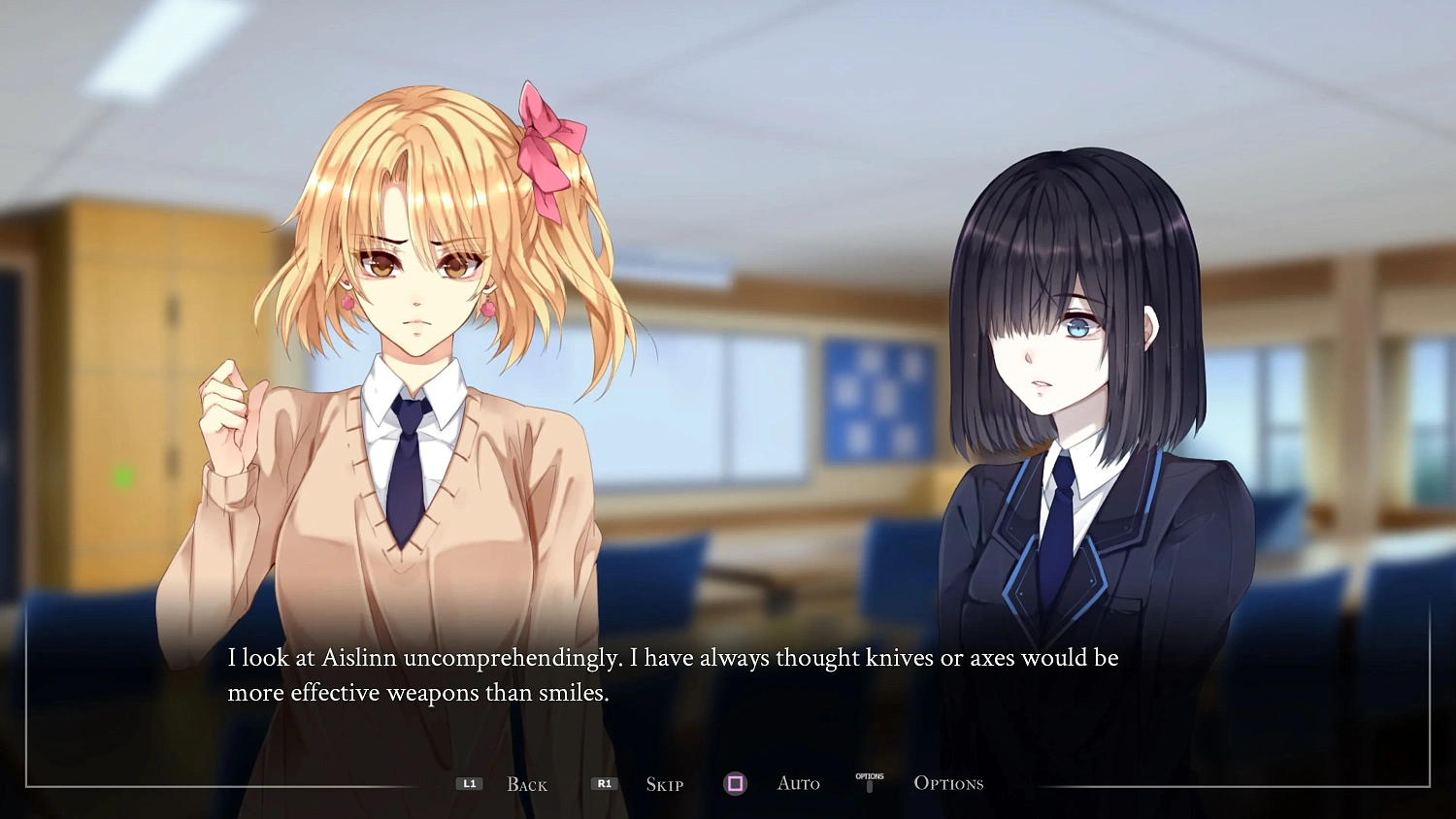Open the Options menu
This screenshot has height=819, width=1456.
[947, 783]
